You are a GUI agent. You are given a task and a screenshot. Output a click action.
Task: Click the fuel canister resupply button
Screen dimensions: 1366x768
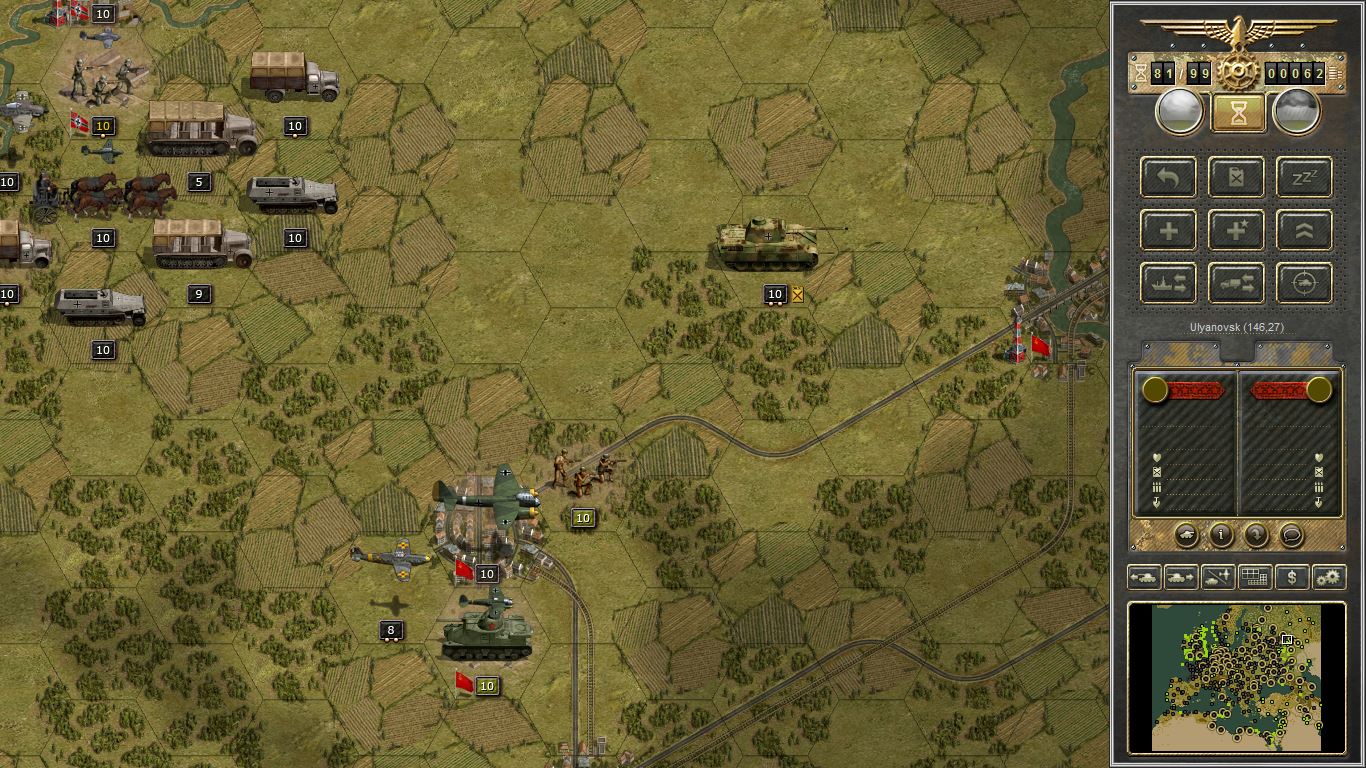click(x=1237, y=177)
